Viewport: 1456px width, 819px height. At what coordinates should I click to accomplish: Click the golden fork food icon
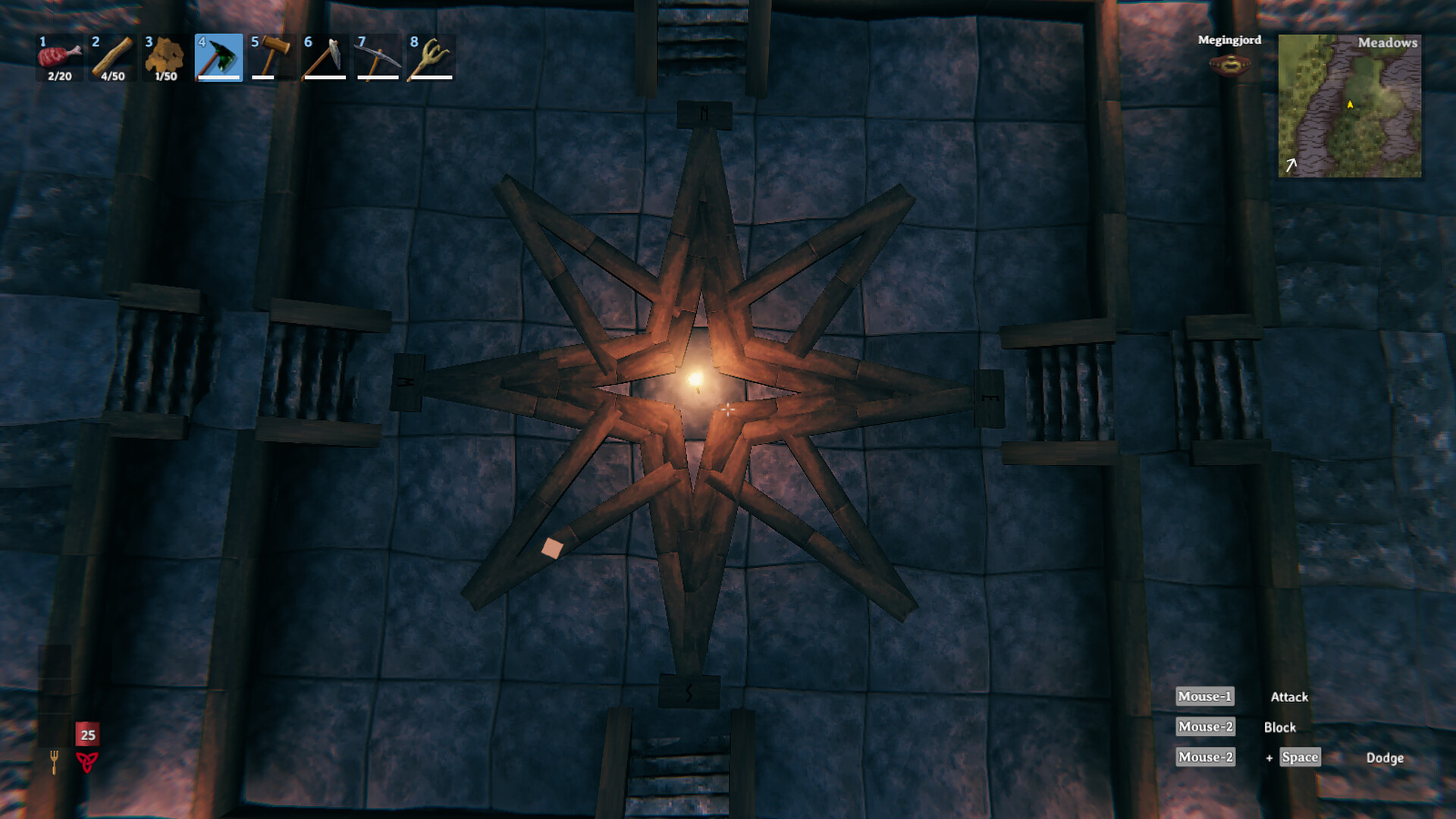tap(54, 761)
